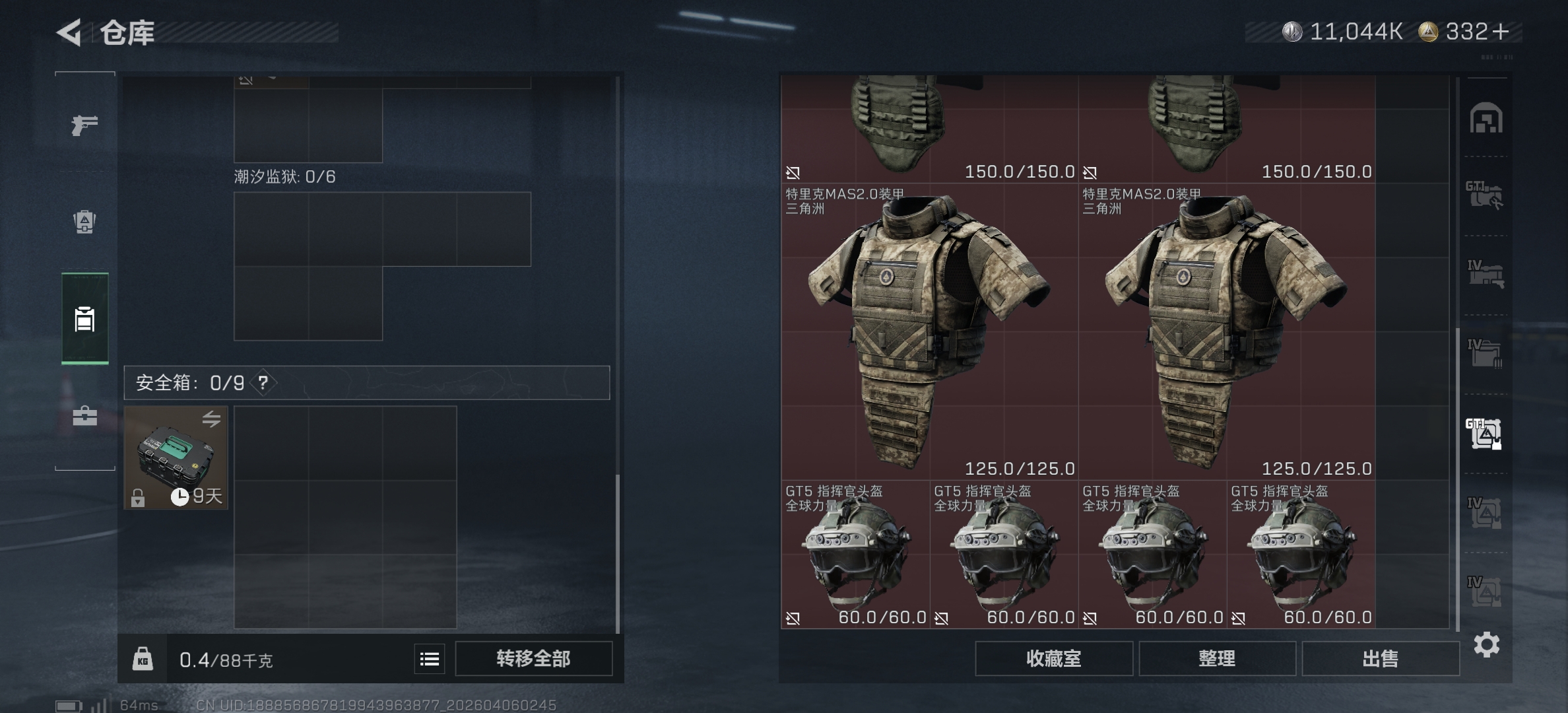Viewport: 1568px width, 713px height.
Task: Open the help question mark beside 安全箱
Action: click(263, 383)
